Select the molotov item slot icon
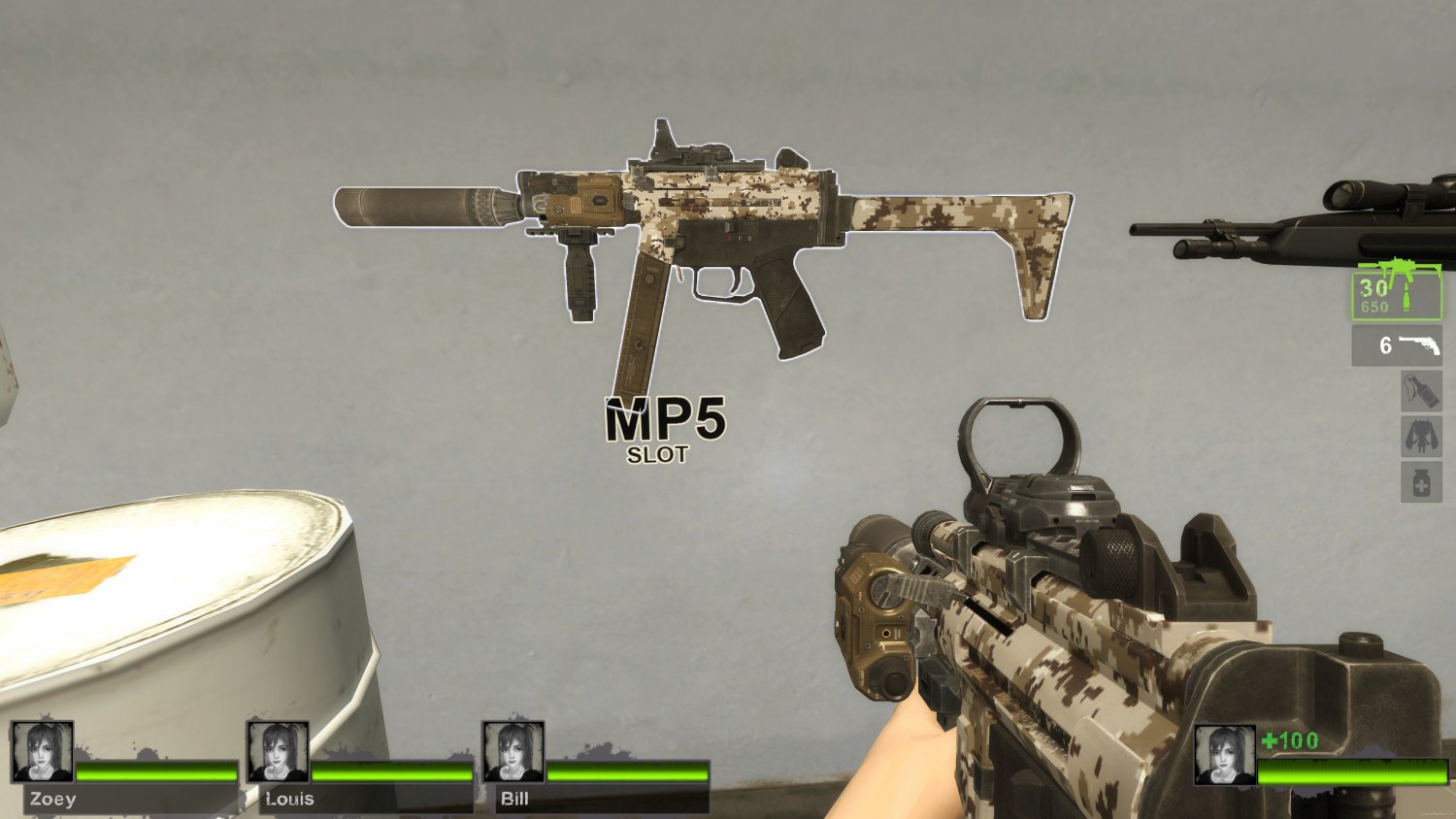Screen dimensions: 1456x819 pos(1420,390)
